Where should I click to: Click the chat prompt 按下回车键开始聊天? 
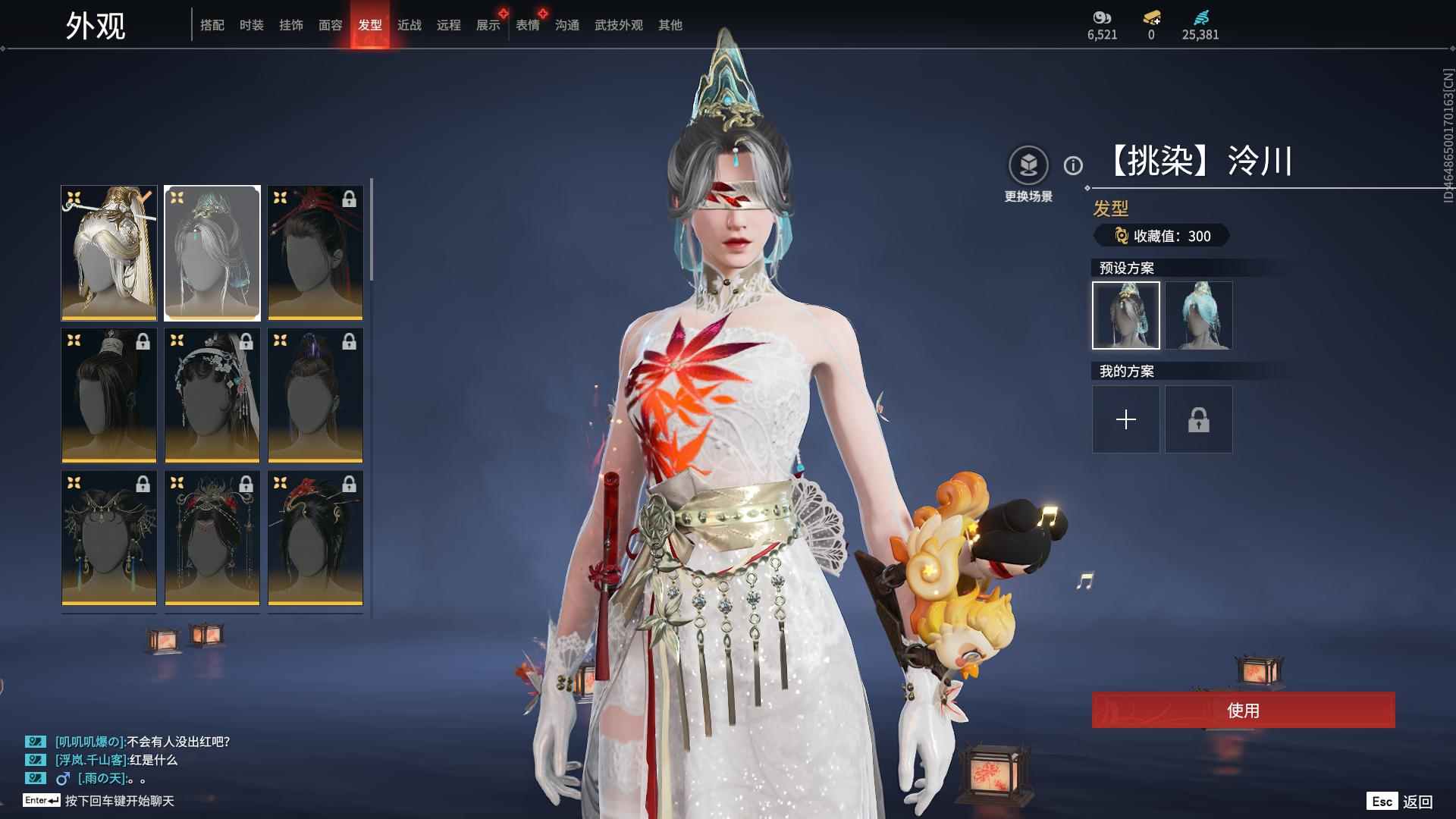click(x=119, y=801)
